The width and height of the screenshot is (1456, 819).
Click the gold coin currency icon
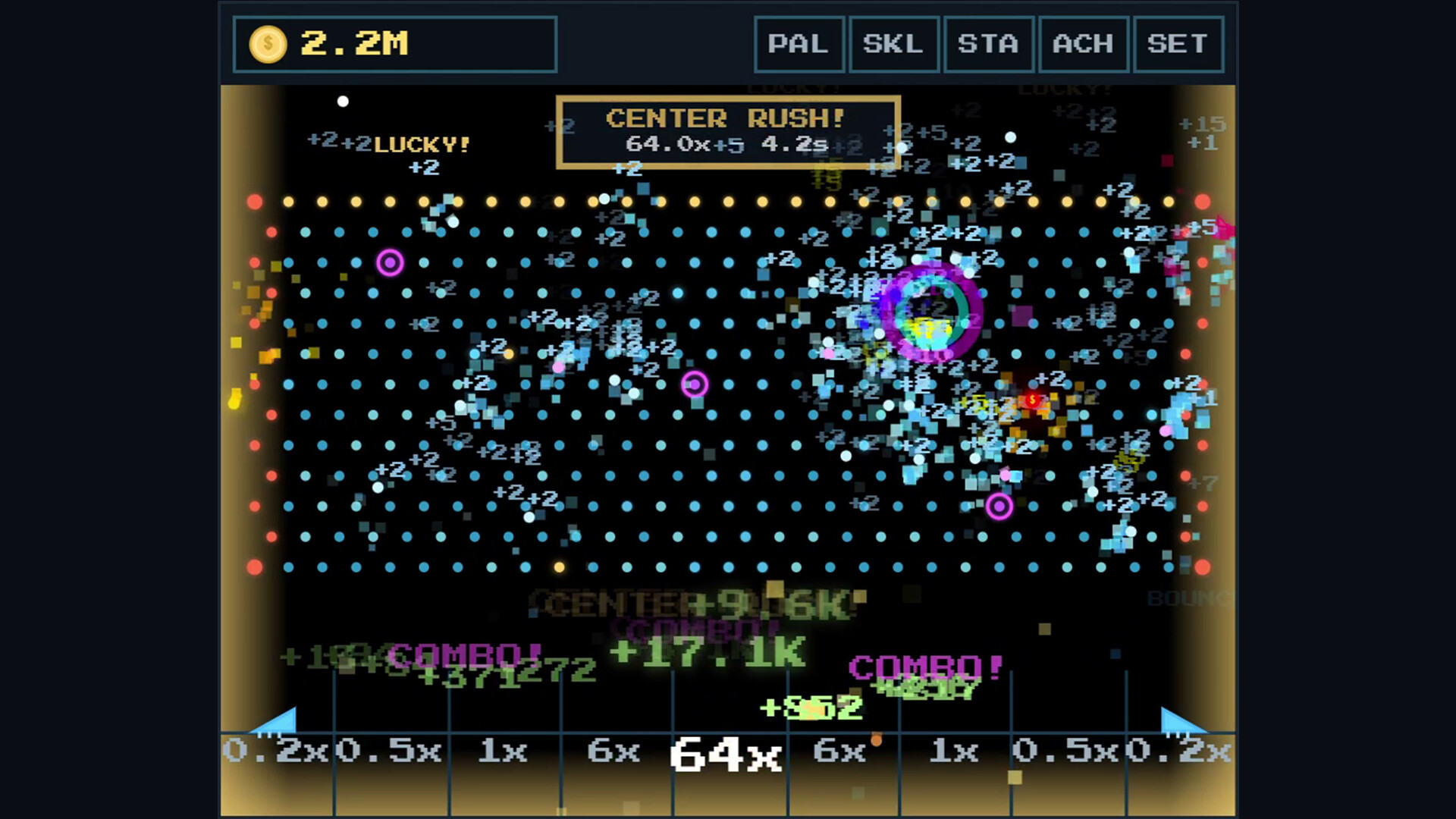click(x=267, y=44)
